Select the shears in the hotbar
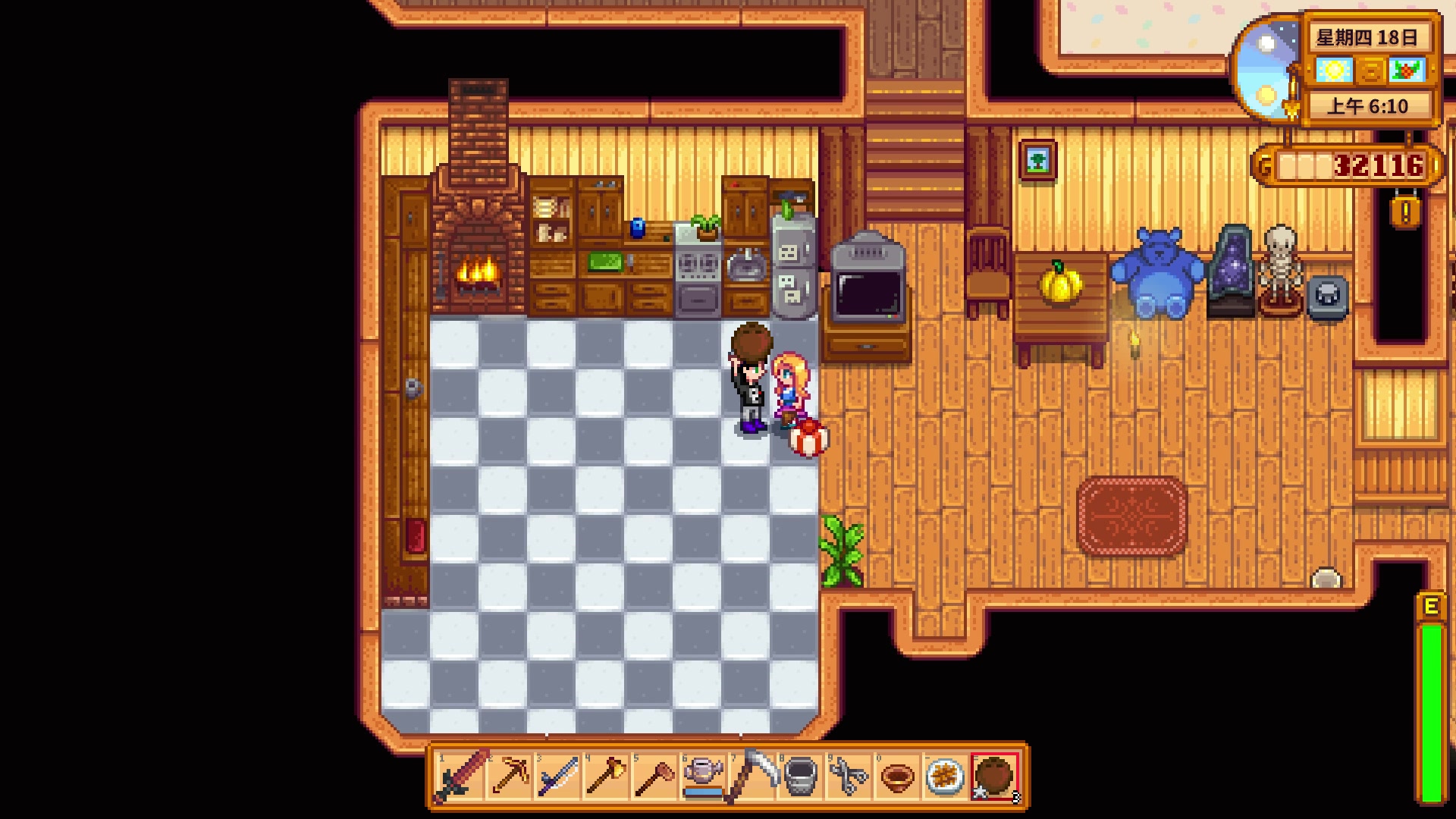 [849, 777]
